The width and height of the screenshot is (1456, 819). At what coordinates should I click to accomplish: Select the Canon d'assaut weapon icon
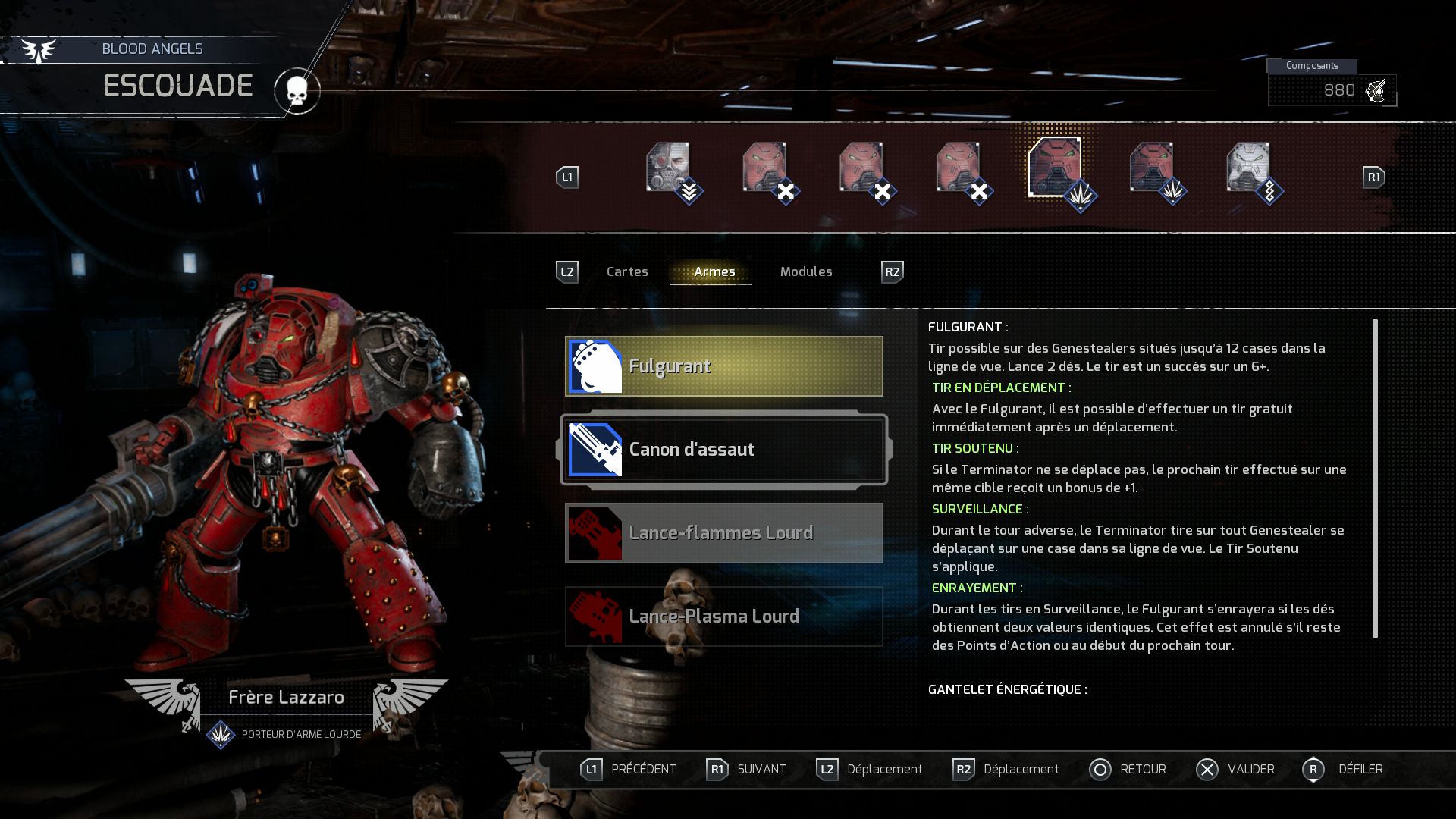[595, 449]
